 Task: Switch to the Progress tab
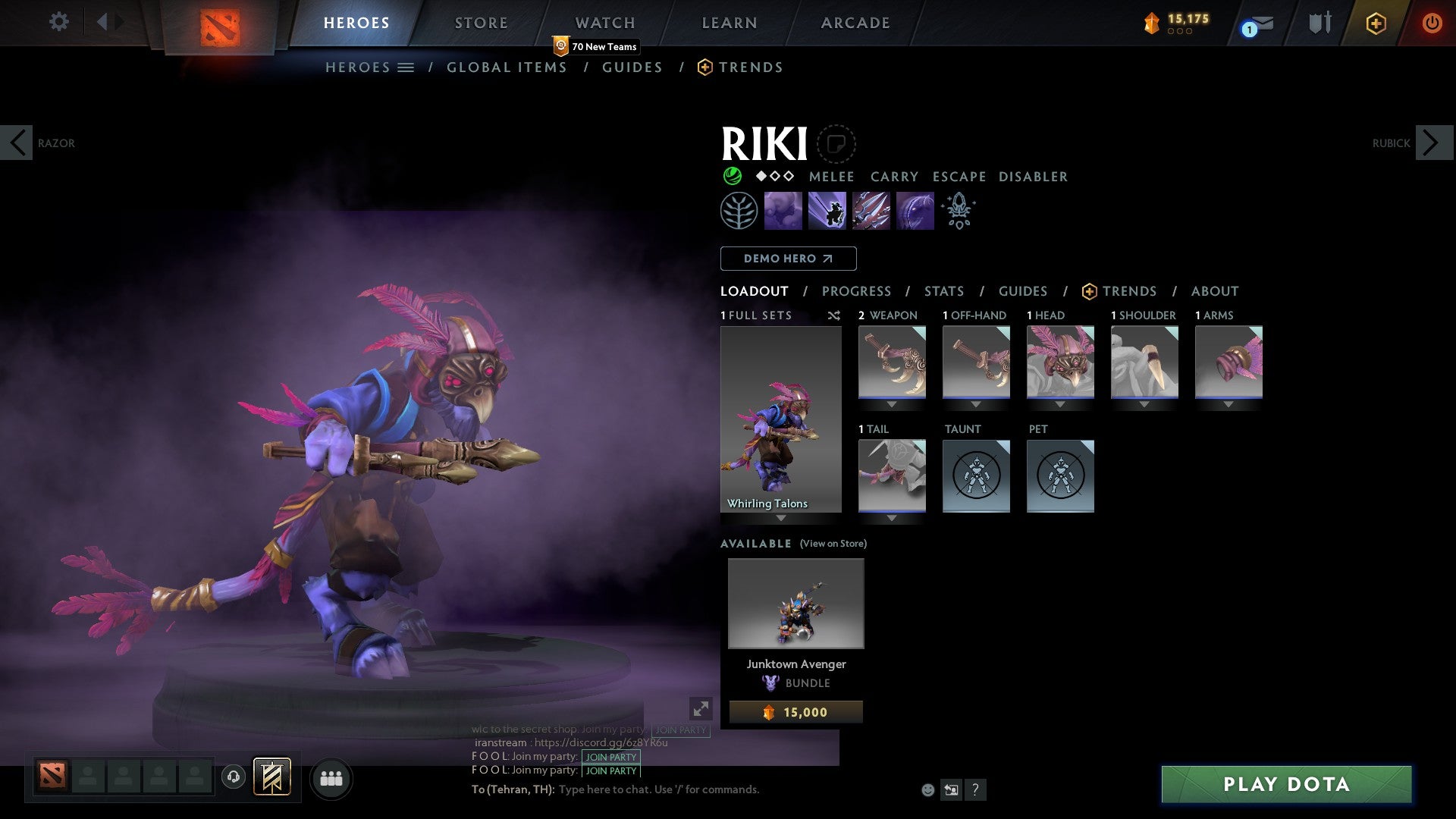[857, 291]
